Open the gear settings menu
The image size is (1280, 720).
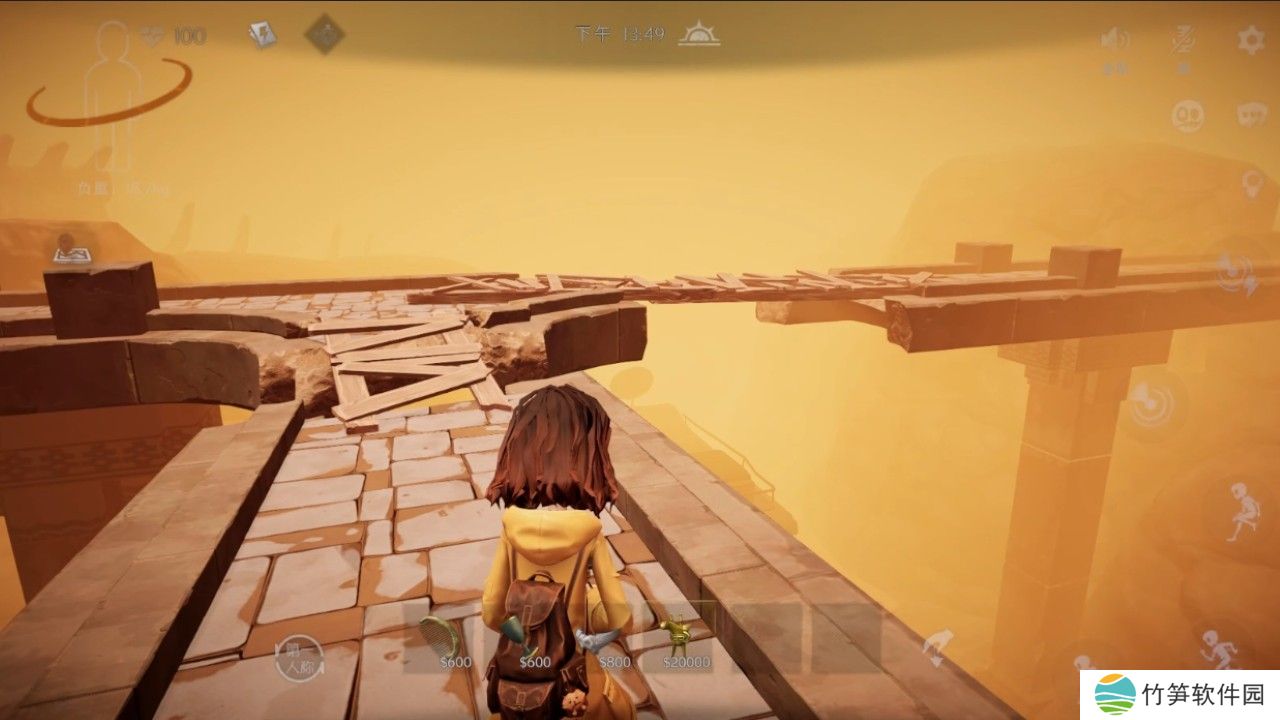click(1250, 40)
